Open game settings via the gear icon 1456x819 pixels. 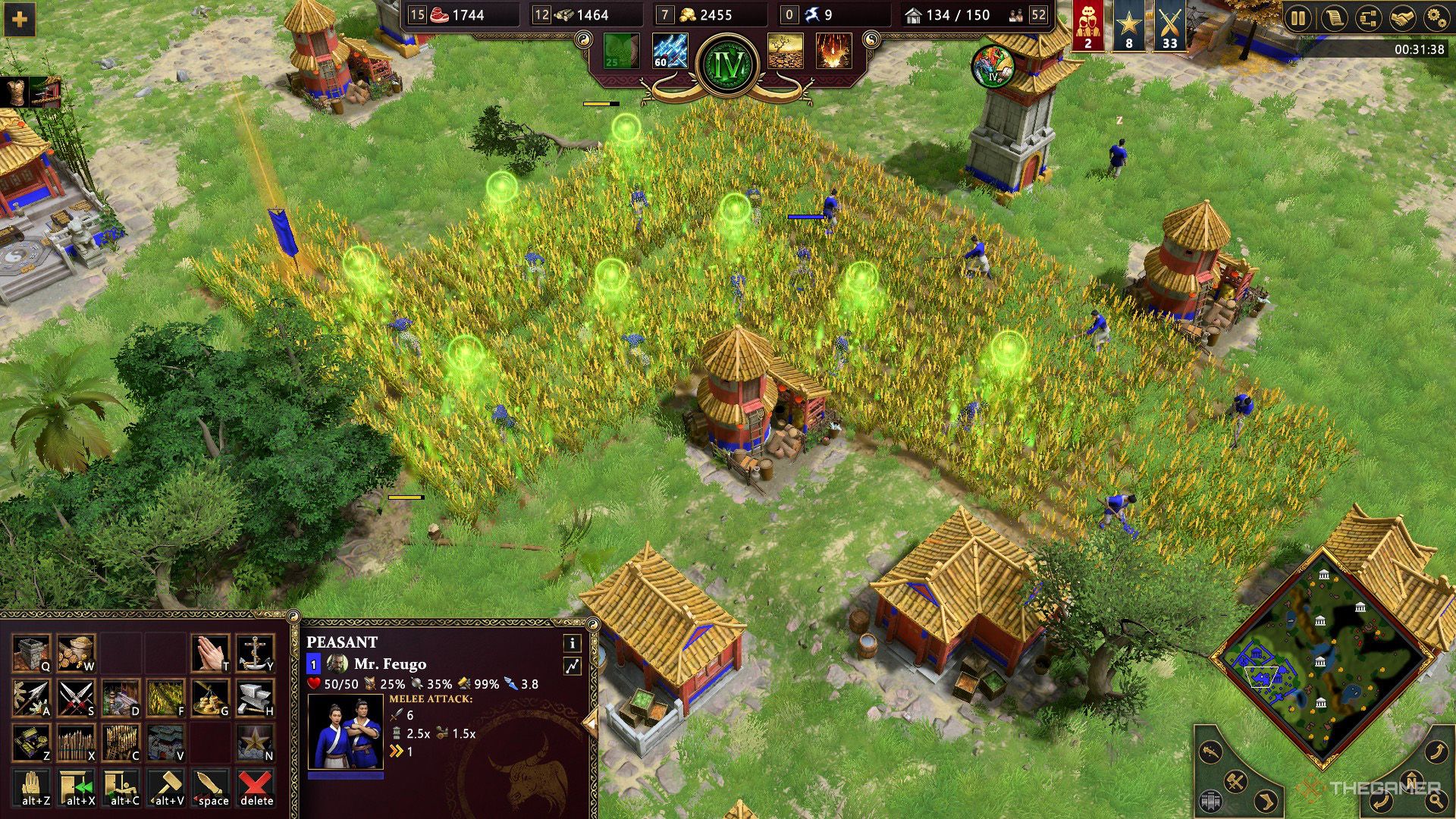coord(1438,17)
